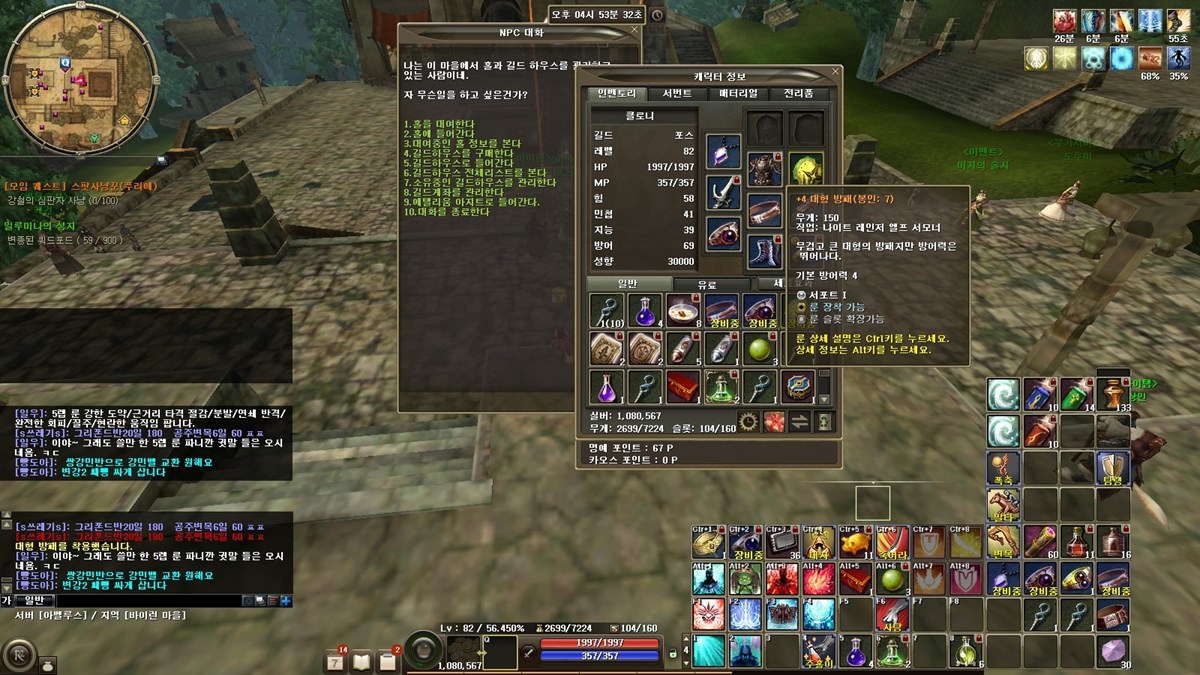Click the swap arrows button below the inventory
This screenshot has height=675, width=1200.
coord(799,421)
